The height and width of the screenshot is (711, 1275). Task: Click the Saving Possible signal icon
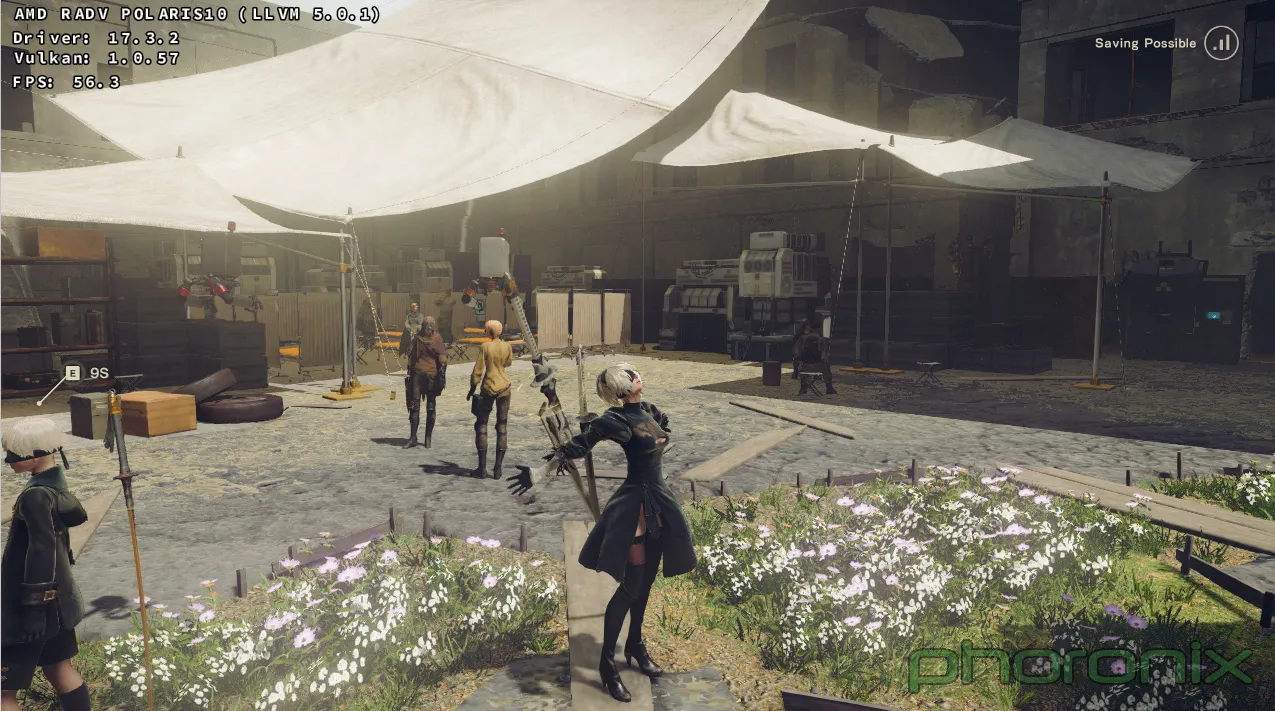pyautogui.click(x=1221, y=43)
